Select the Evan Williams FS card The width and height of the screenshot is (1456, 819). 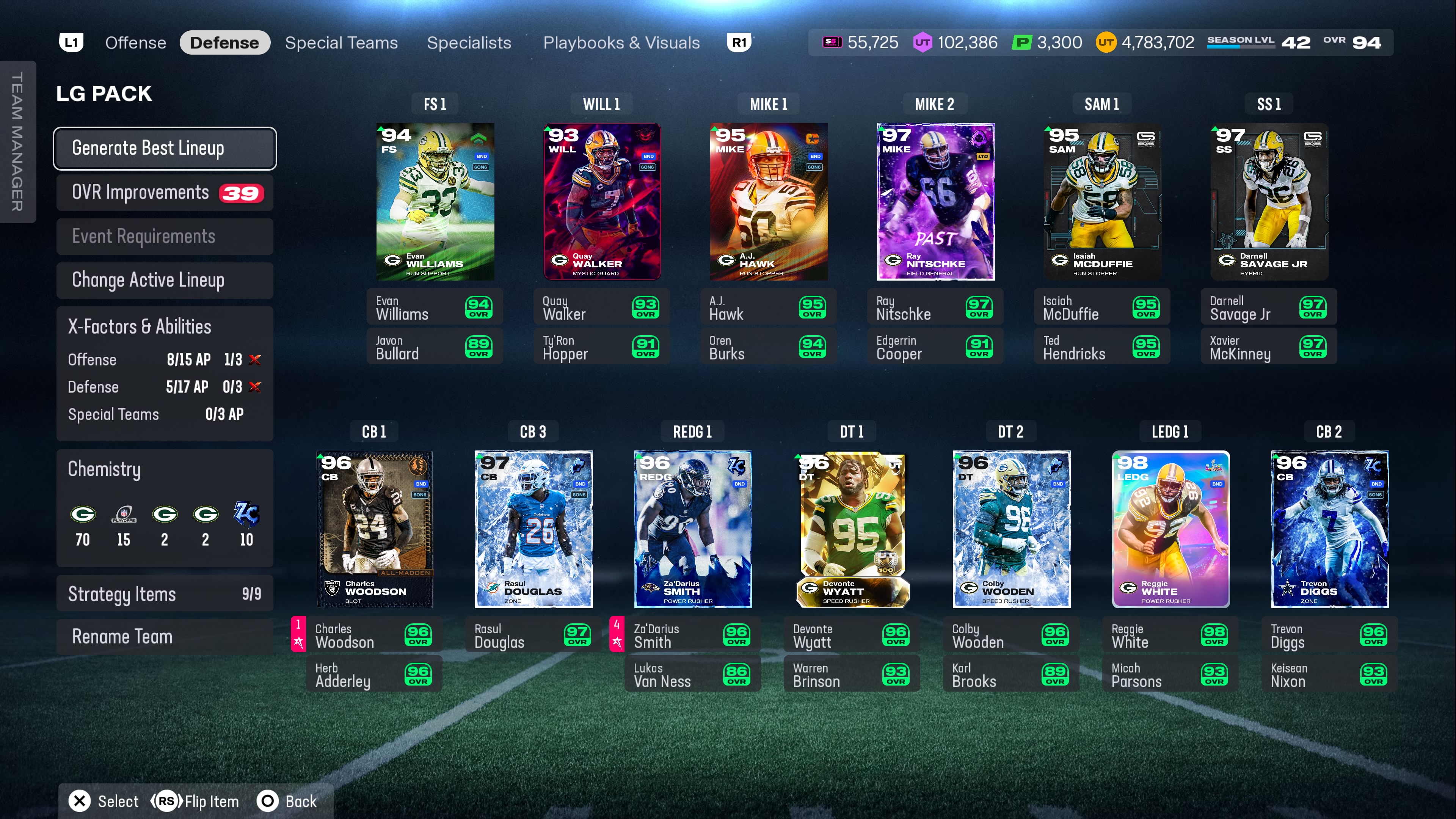(x=435, y=202)
